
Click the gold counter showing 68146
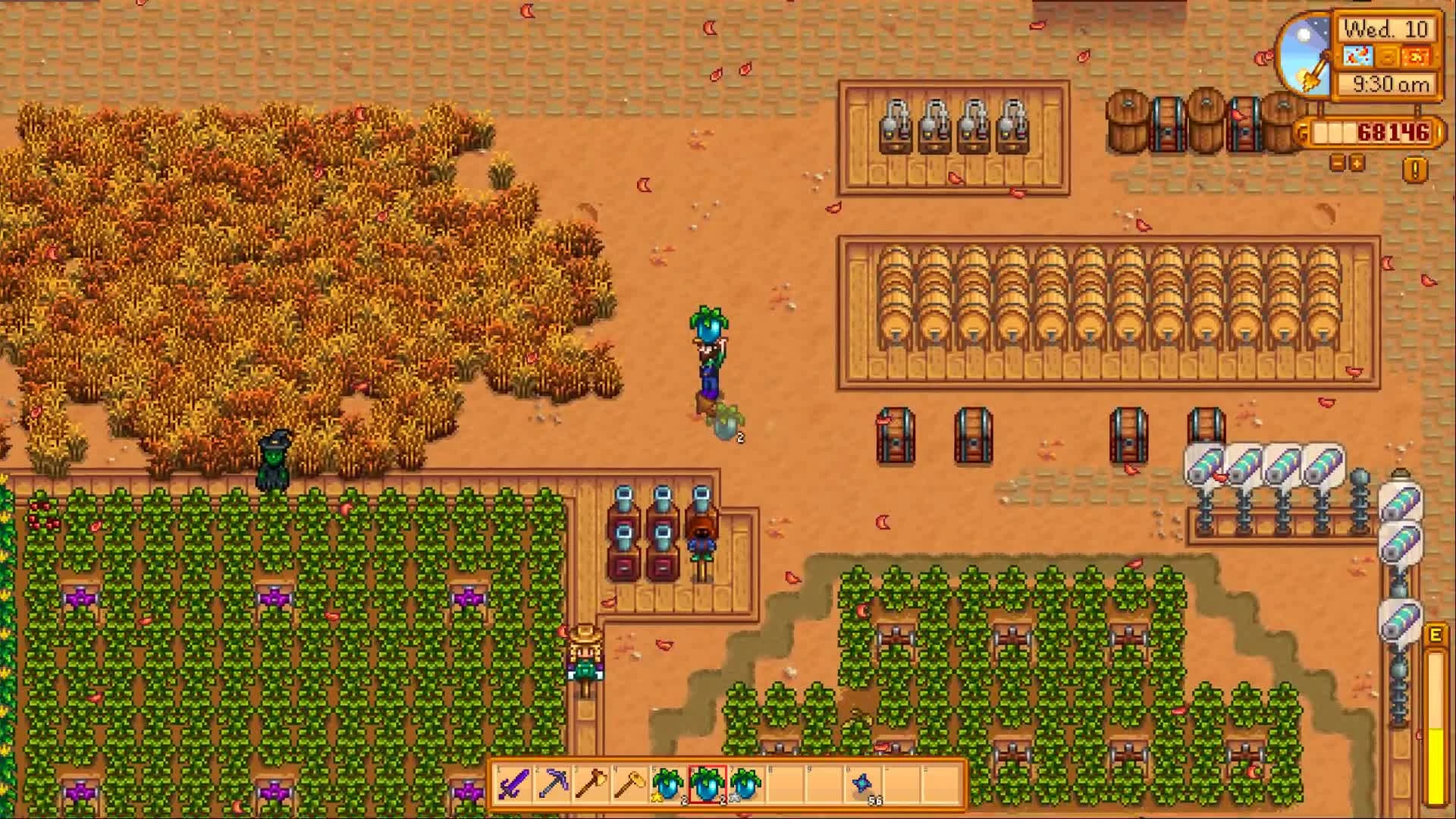coord(1394,131)
